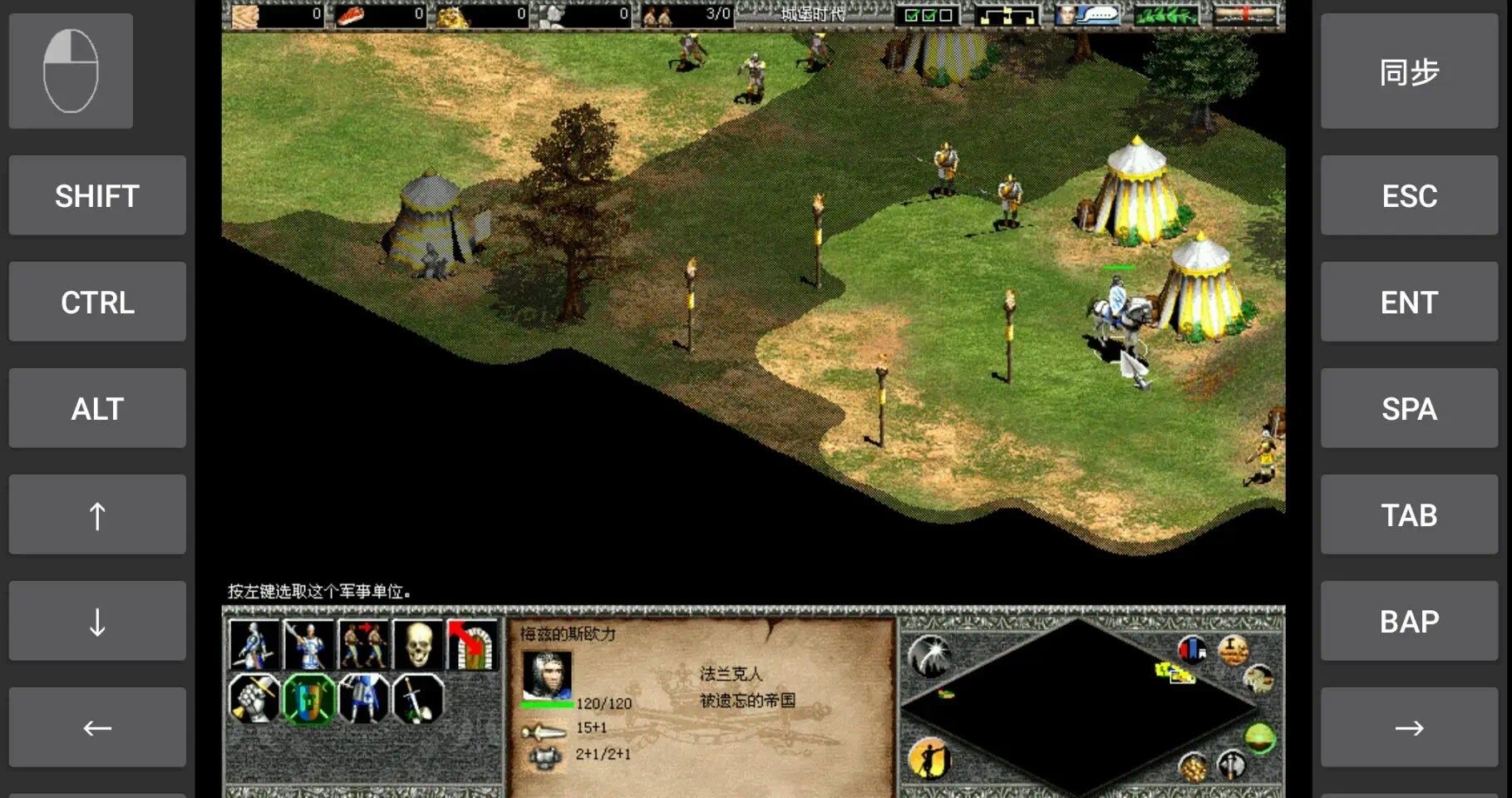1512x798 pixels.
Task: Open the Diplomacy and chat icon
Action: (x=1086, y=13)
